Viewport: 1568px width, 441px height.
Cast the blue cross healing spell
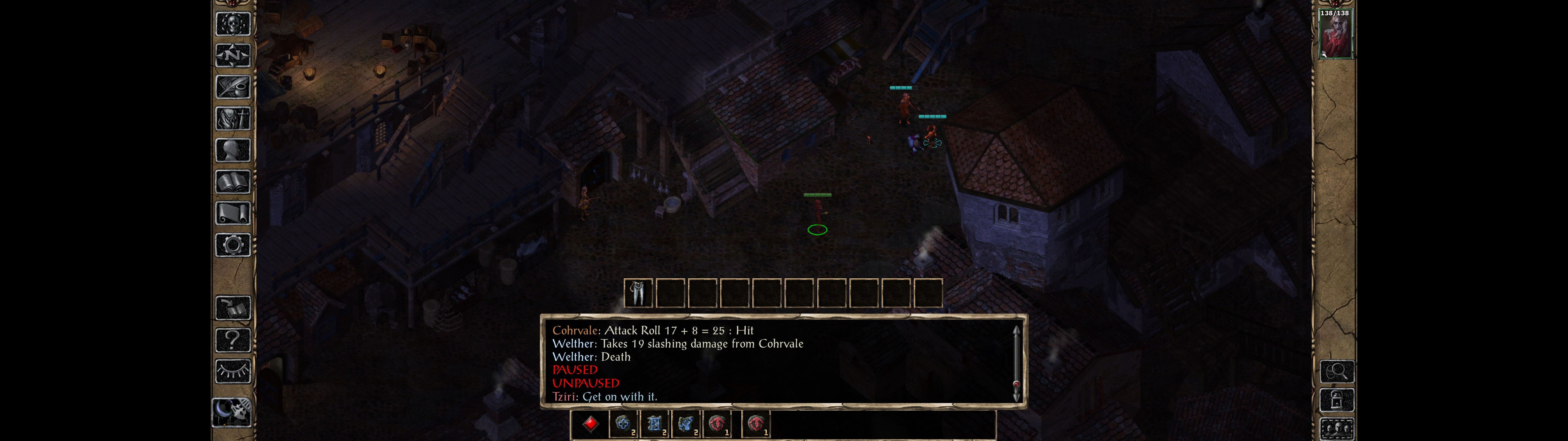point(623,424)
